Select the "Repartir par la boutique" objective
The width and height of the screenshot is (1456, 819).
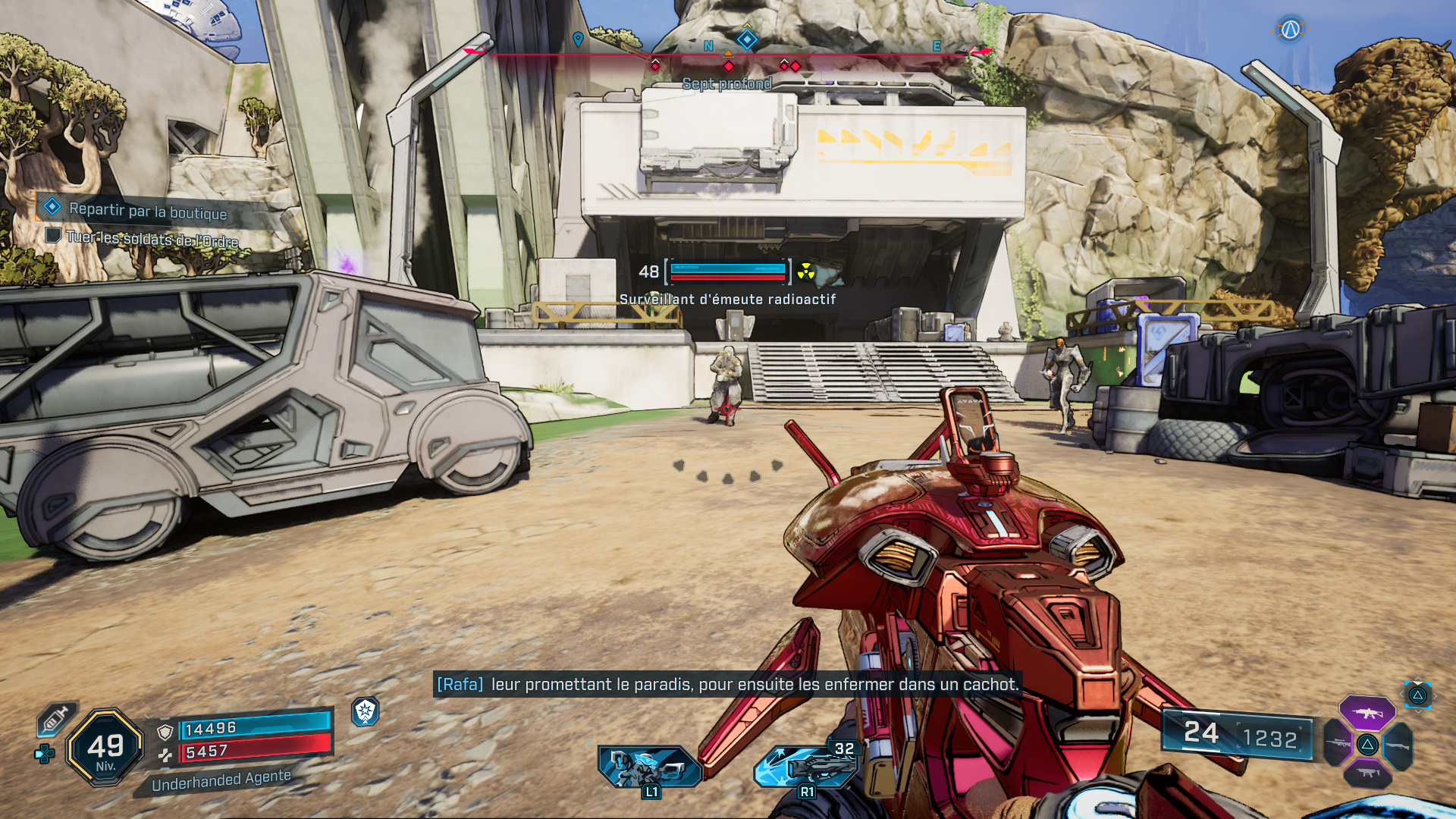pyautogui.click(x=147, y=210)
